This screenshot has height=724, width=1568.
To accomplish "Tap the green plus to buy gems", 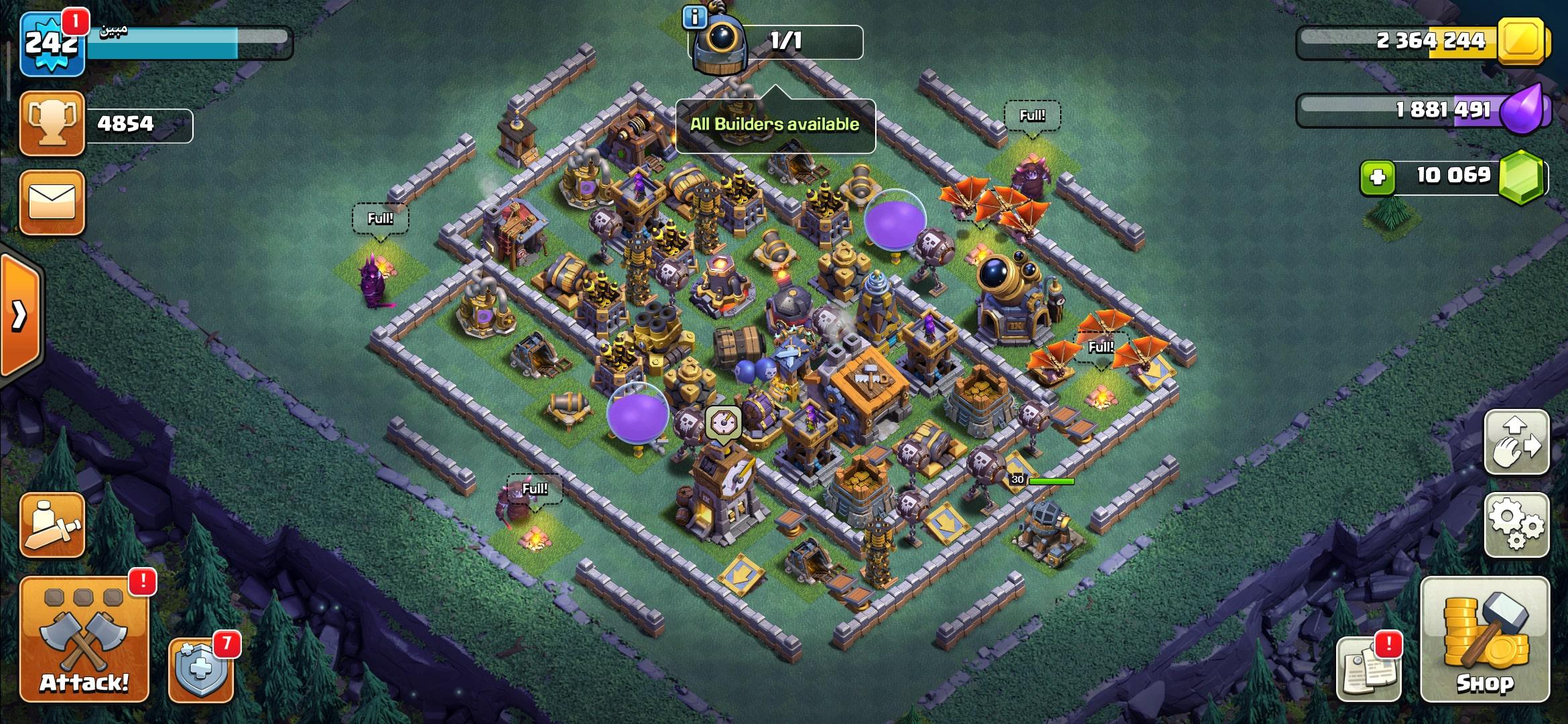I will pos(1377,178).
